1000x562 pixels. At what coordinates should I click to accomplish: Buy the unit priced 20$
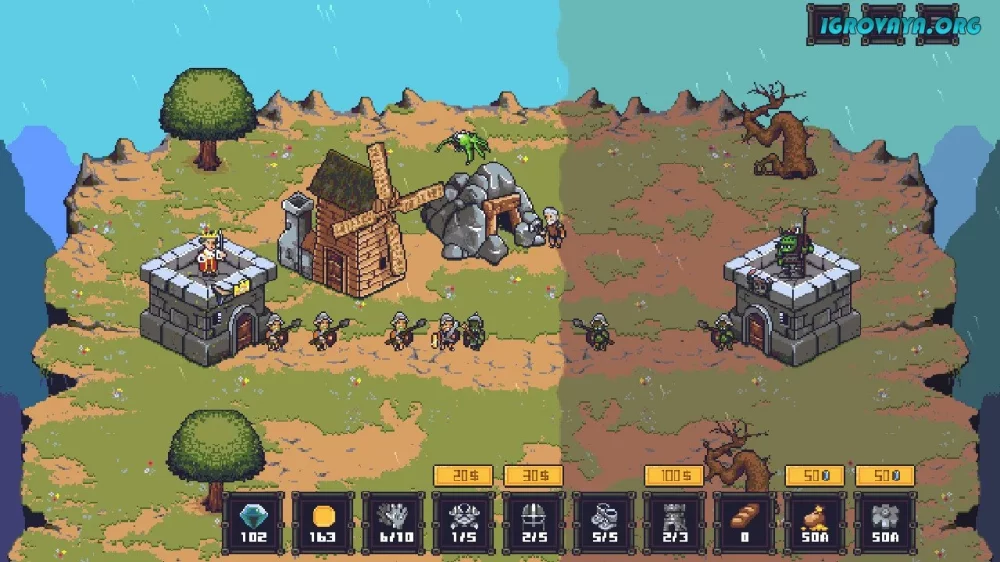463,476
